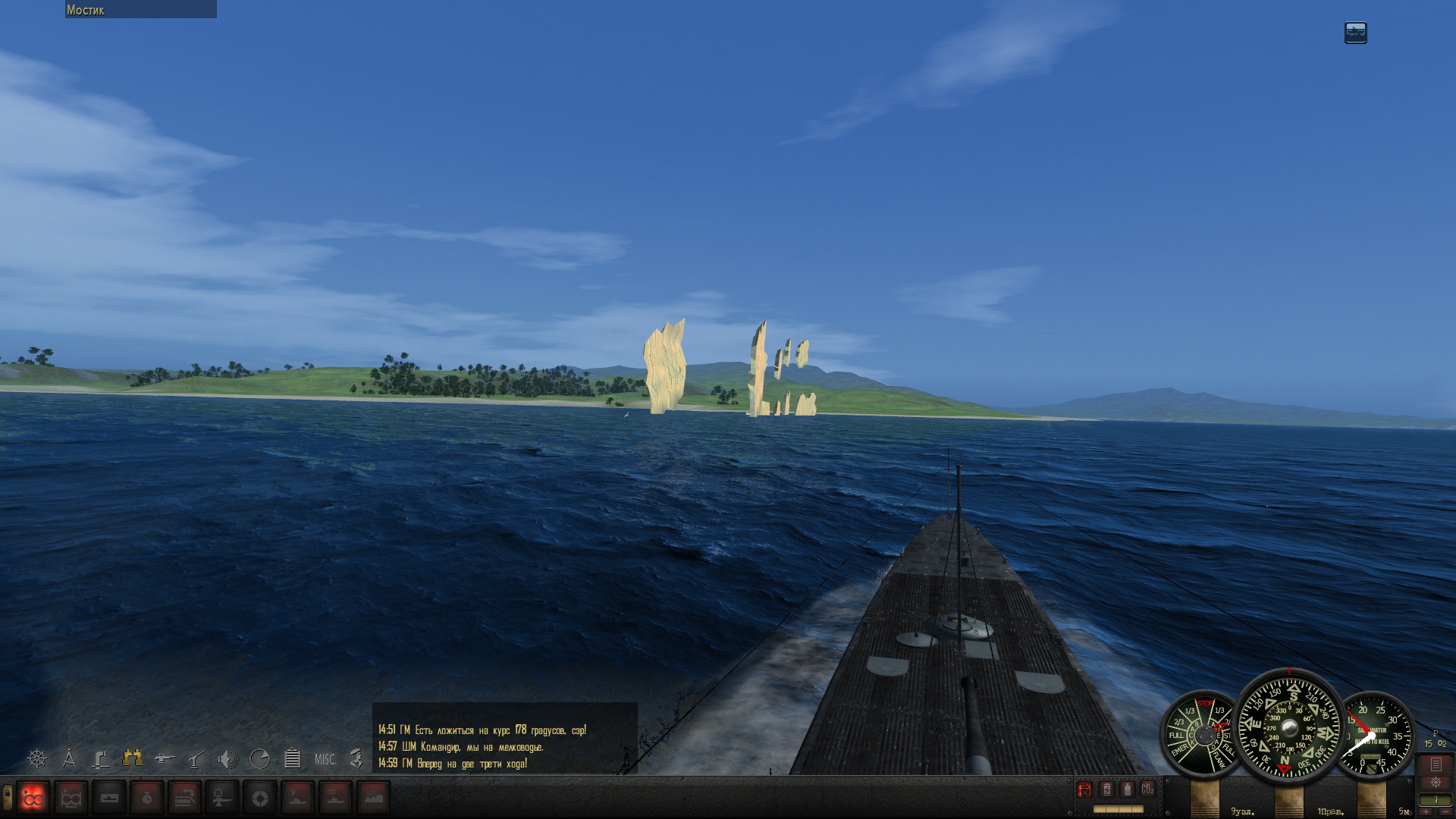Image resolution: width=1456 pixels, height=819 pixels.
Task: Switch to the periscope view
Action: click(101, 758)
